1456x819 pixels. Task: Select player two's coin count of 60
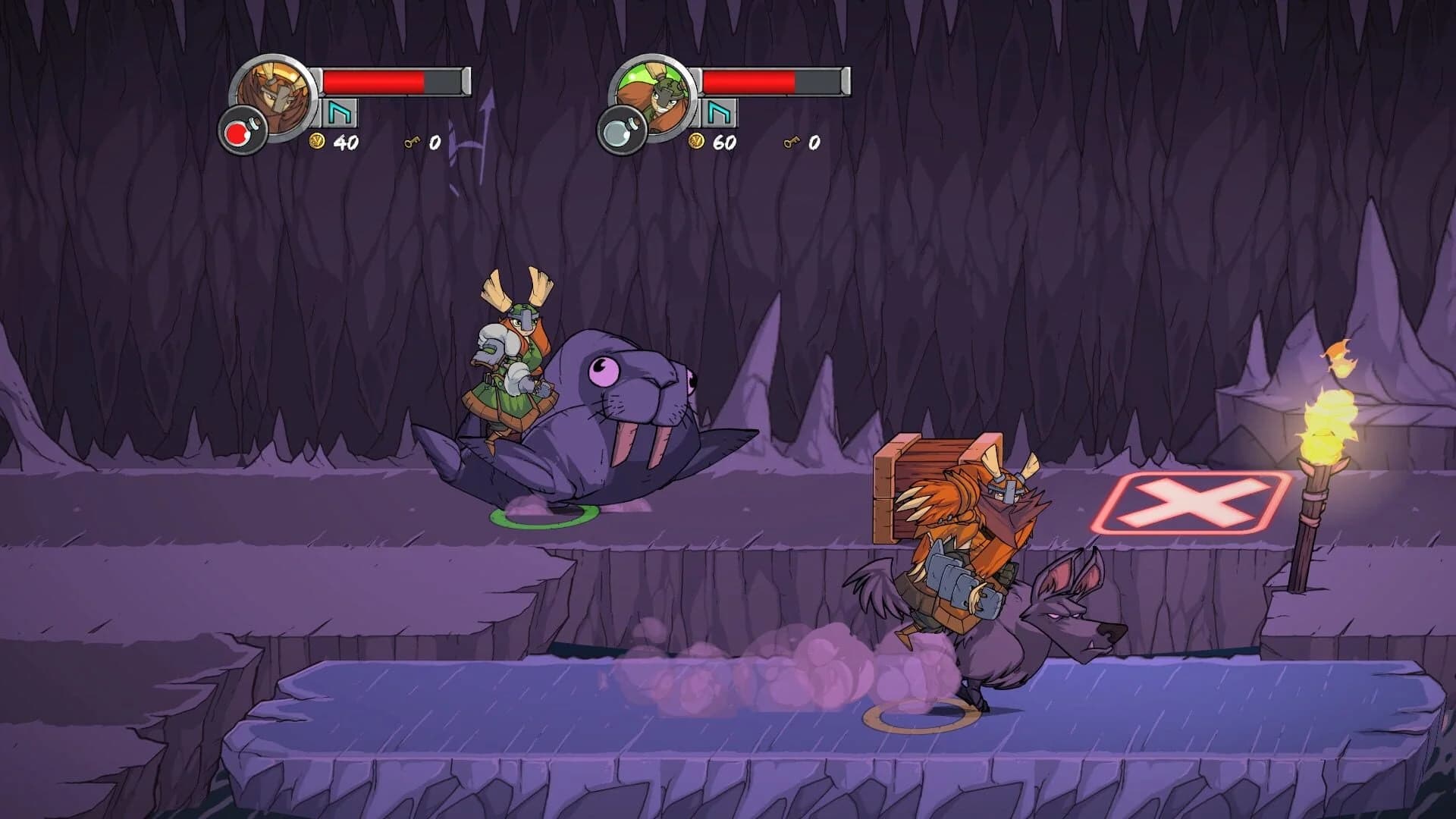[726, 141]
